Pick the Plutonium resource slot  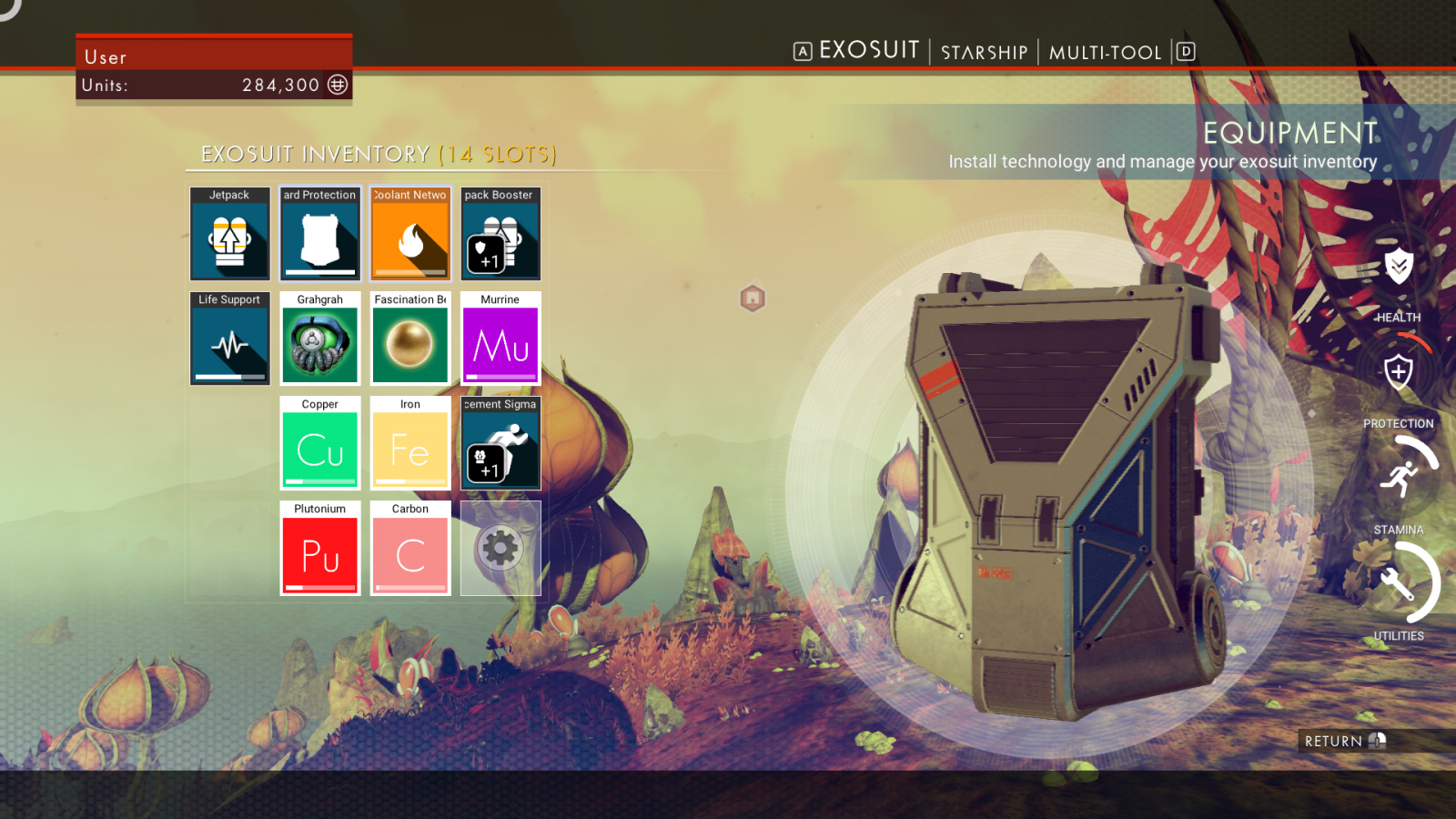319,548
